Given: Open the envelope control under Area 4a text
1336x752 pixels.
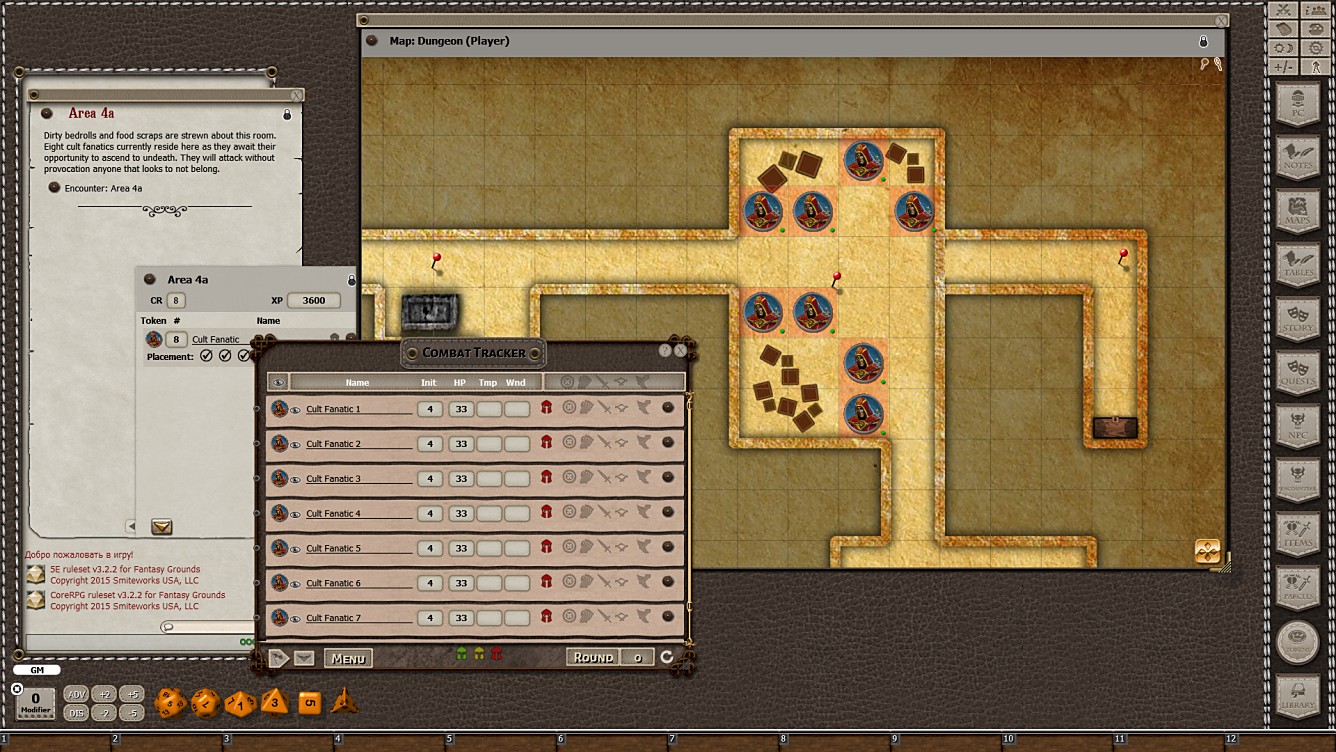Looking at the screenshot, I should tap(161, 526).
